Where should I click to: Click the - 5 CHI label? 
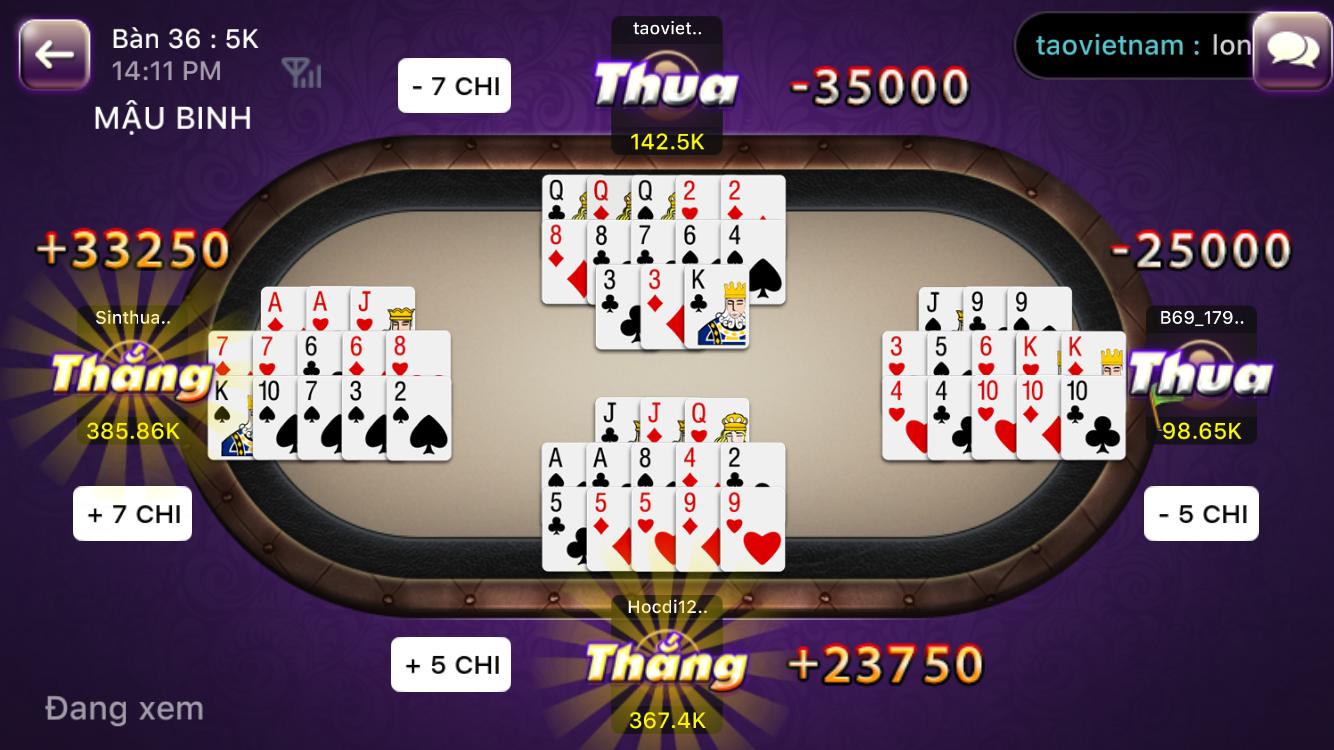pos(1201,513)
